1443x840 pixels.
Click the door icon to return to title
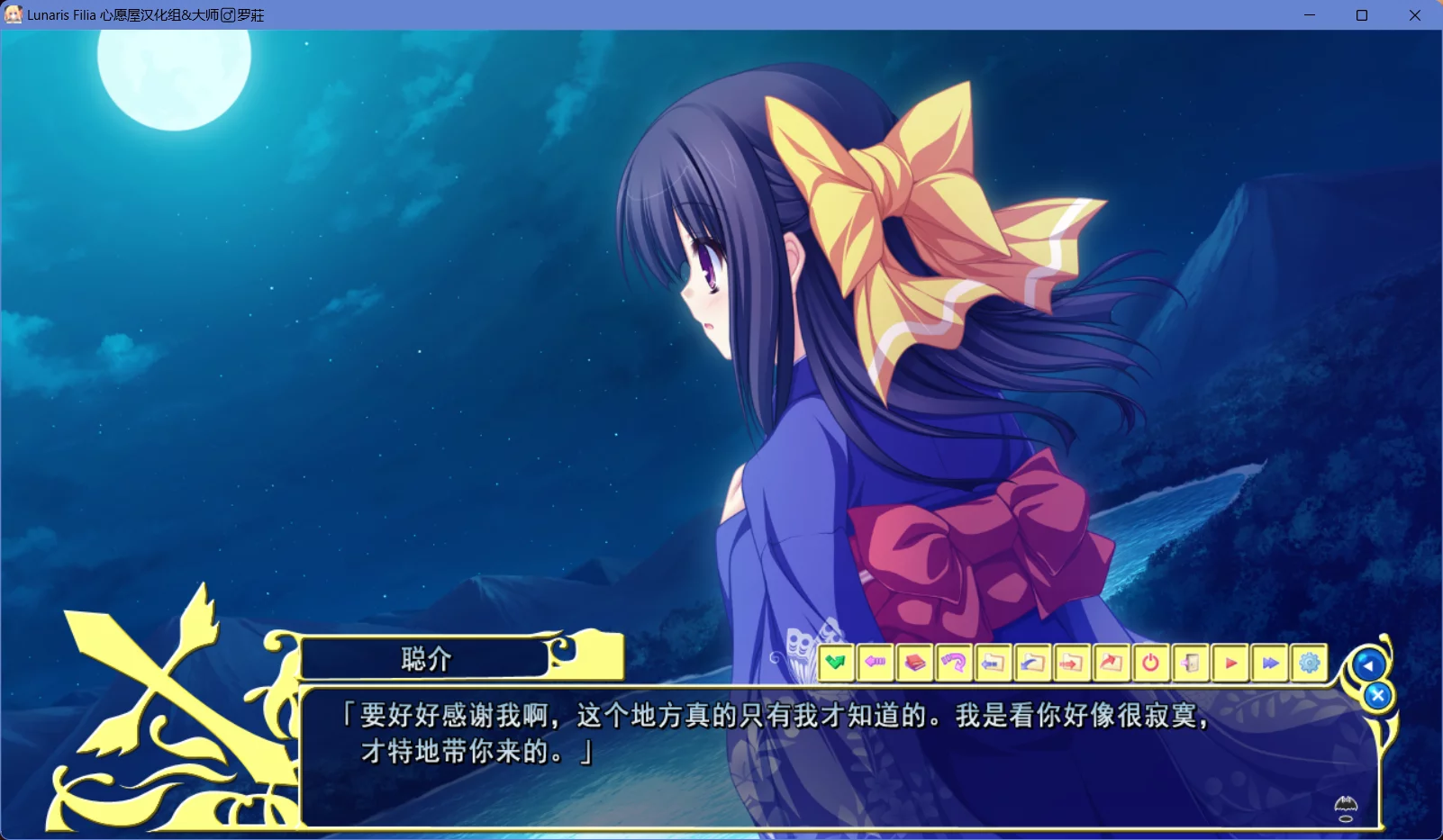tap(1191, 664)
